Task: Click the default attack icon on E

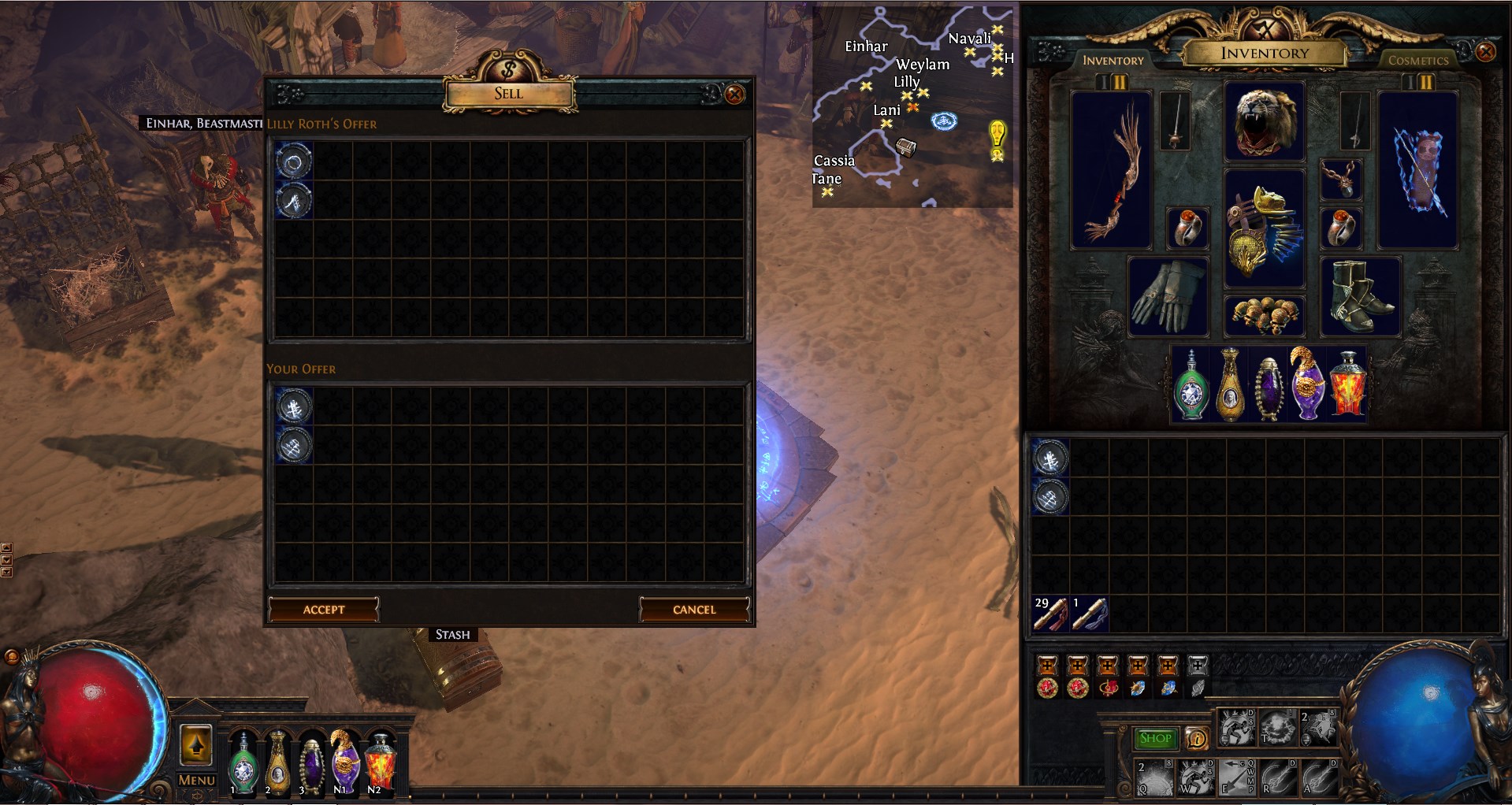Action: click(x=1235, y=776)
